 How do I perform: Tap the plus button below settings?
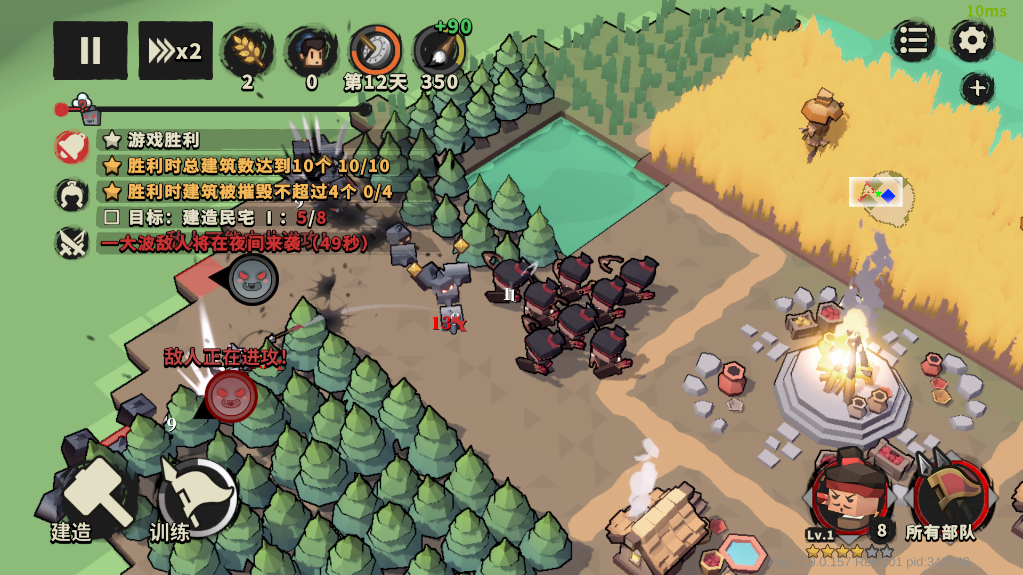(977, 88)
